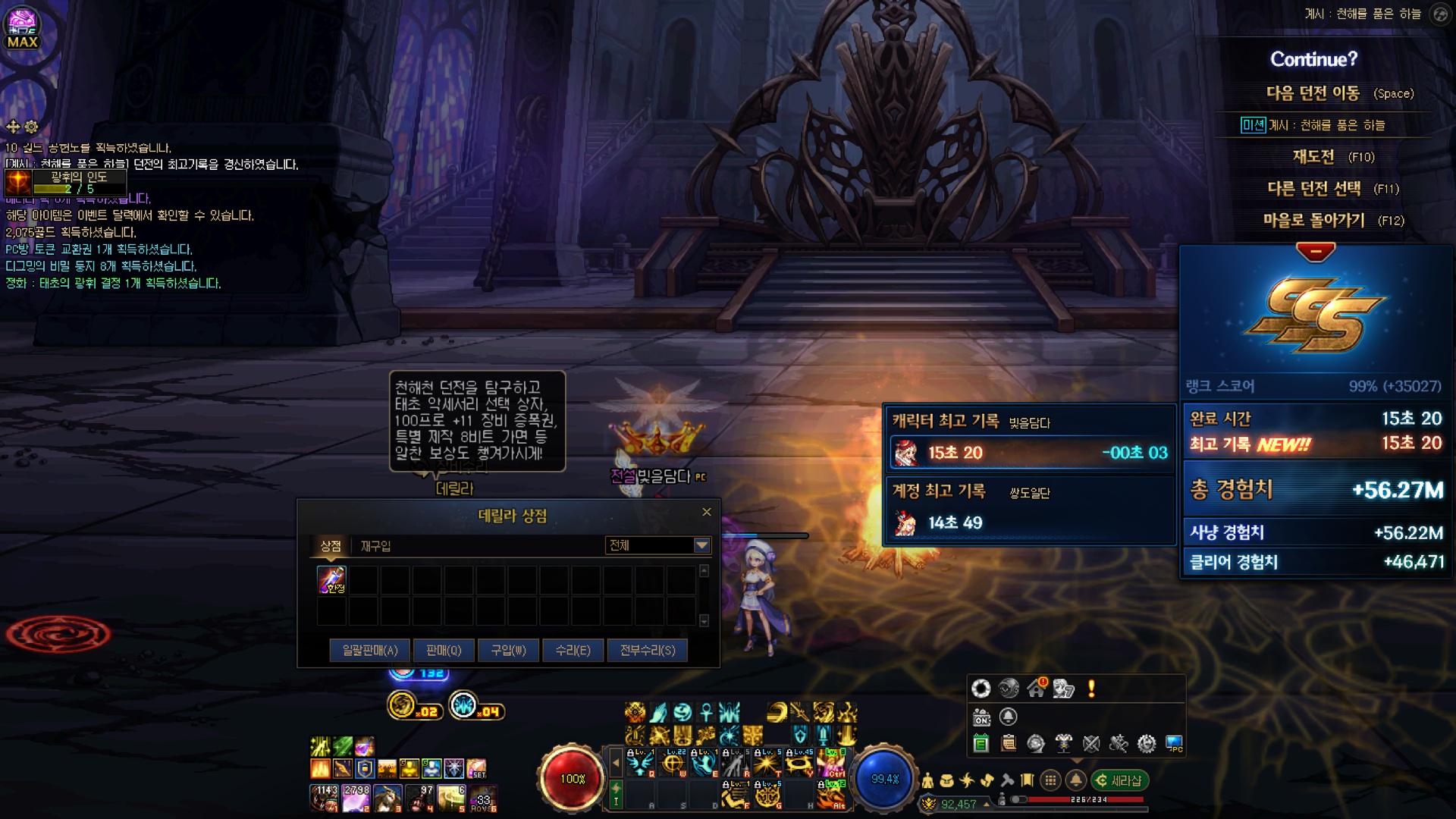Select the limited item in the first shop slot
This screenshot has width=1456, height=819.
tap(331, 580)
